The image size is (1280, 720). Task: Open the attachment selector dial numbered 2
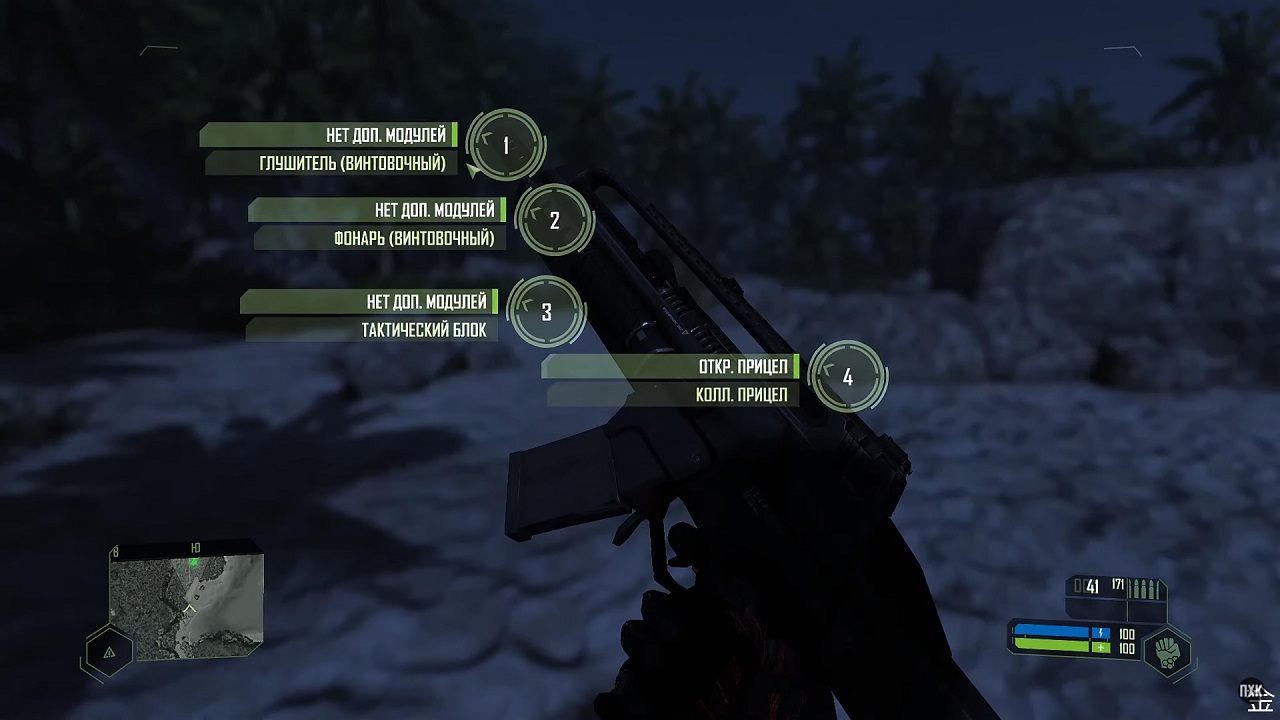[554, 221]
